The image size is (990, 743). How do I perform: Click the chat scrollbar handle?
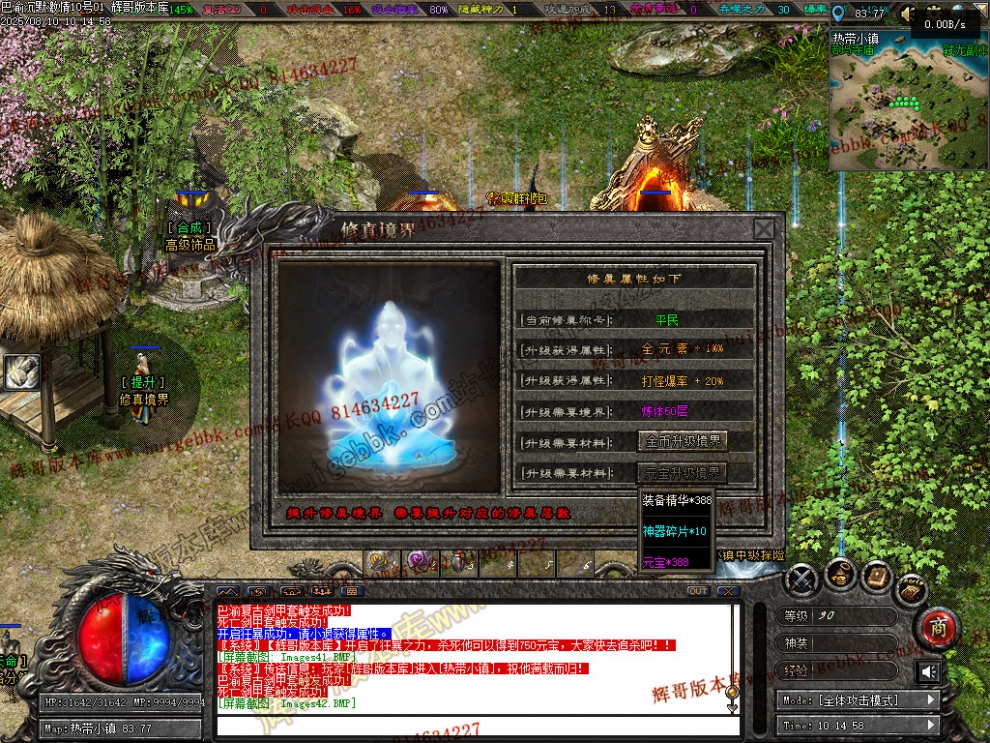pos(732,692)
